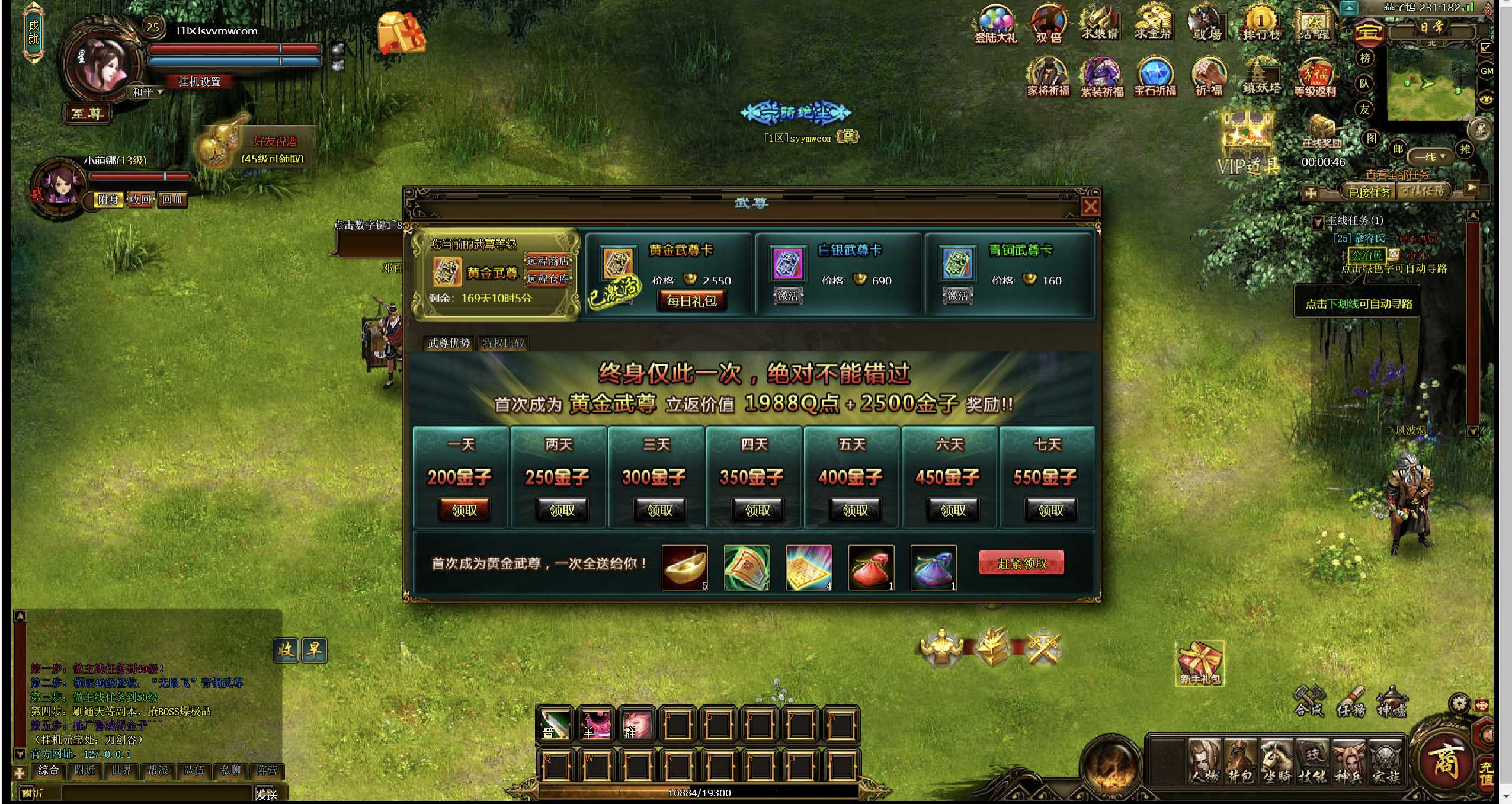The image size is (1512, 804).
Task: Claim the 七天 550金子 reward
Action: 1050,510
